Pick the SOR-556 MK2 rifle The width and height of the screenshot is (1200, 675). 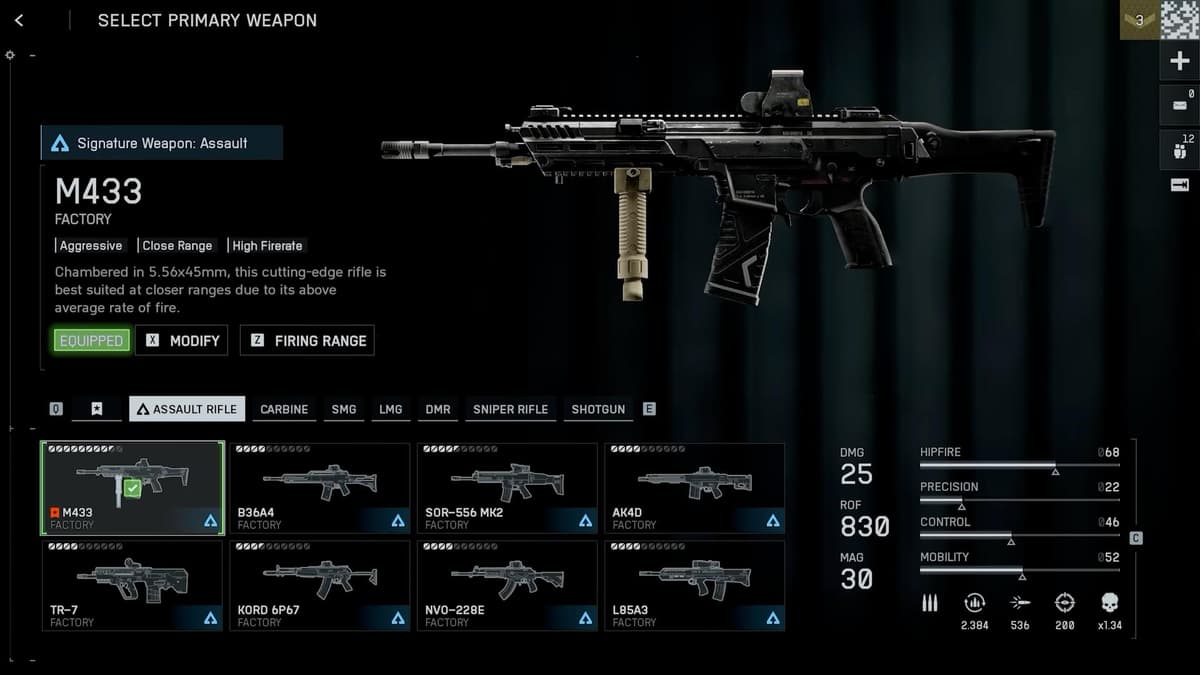507,487
